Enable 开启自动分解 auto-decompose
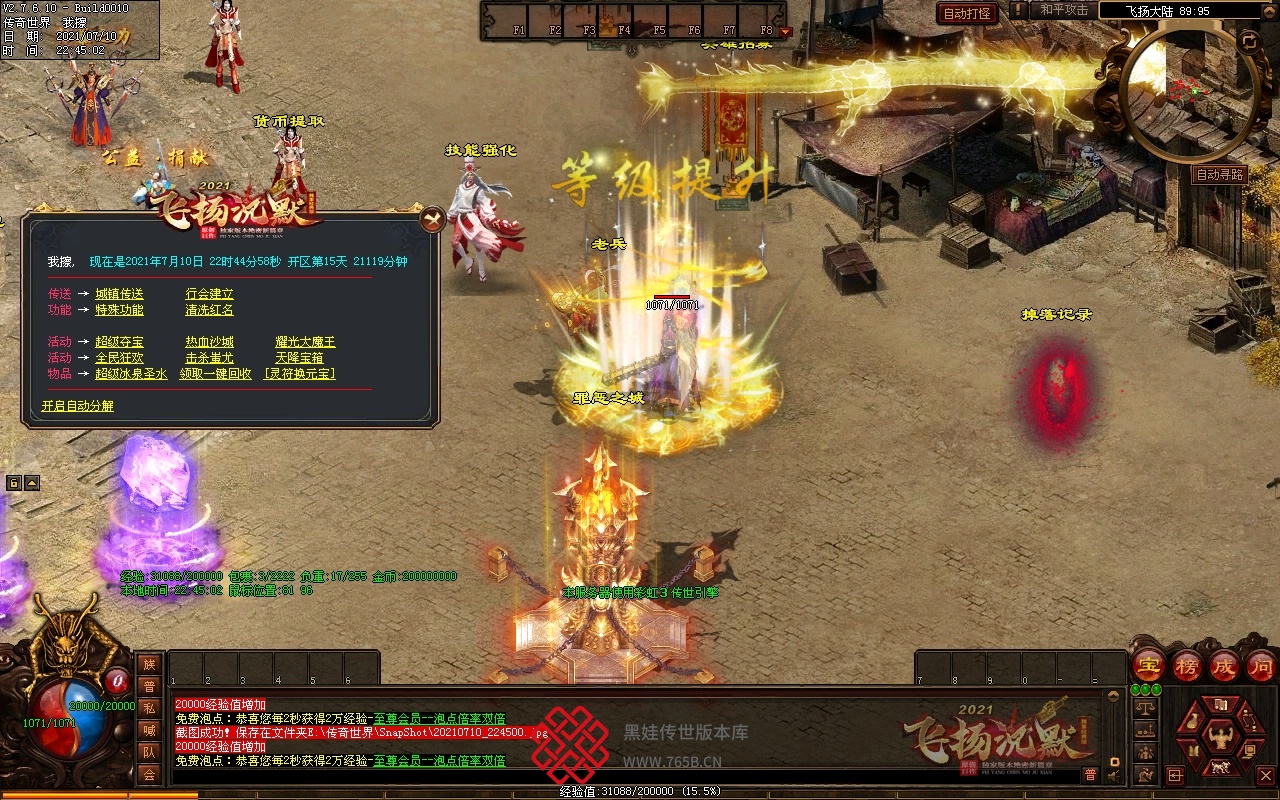Image resolution: width=1280 pixels, height=800 pixels. (x=78, y=406)
